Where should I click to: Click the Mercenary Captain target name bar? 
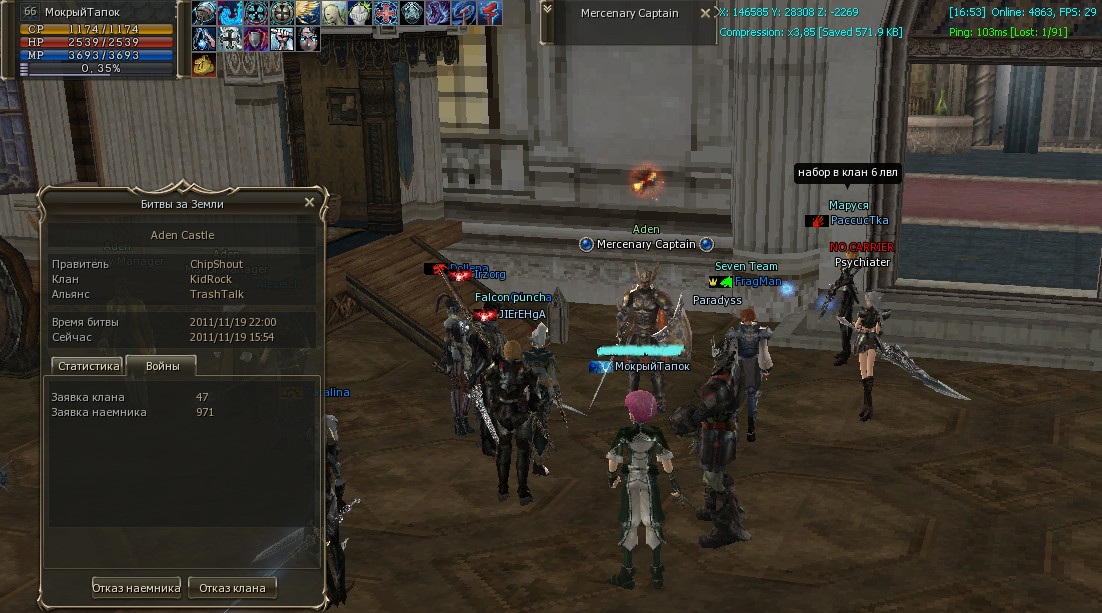pos(630,14)
